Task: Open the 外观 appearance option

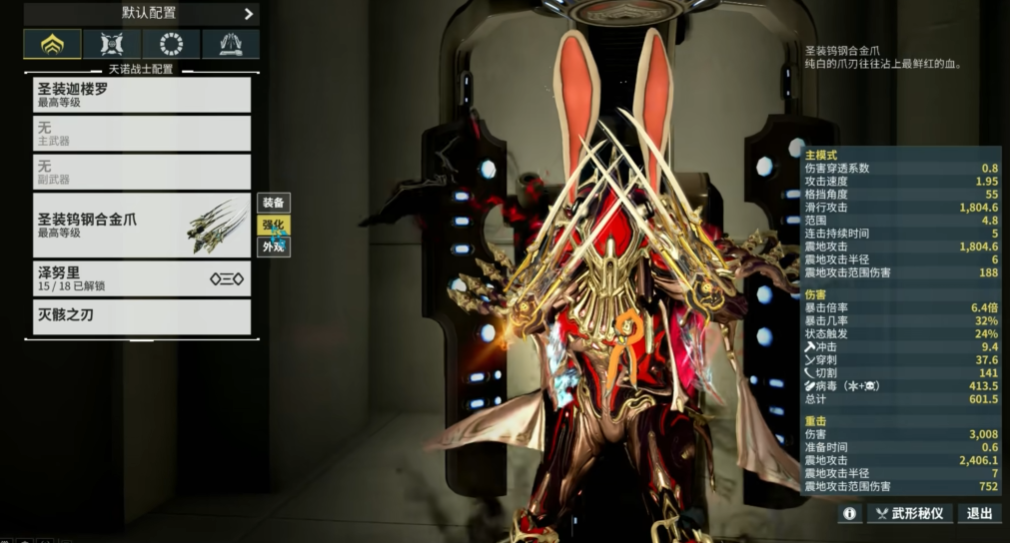Action: tap(273, 246)
